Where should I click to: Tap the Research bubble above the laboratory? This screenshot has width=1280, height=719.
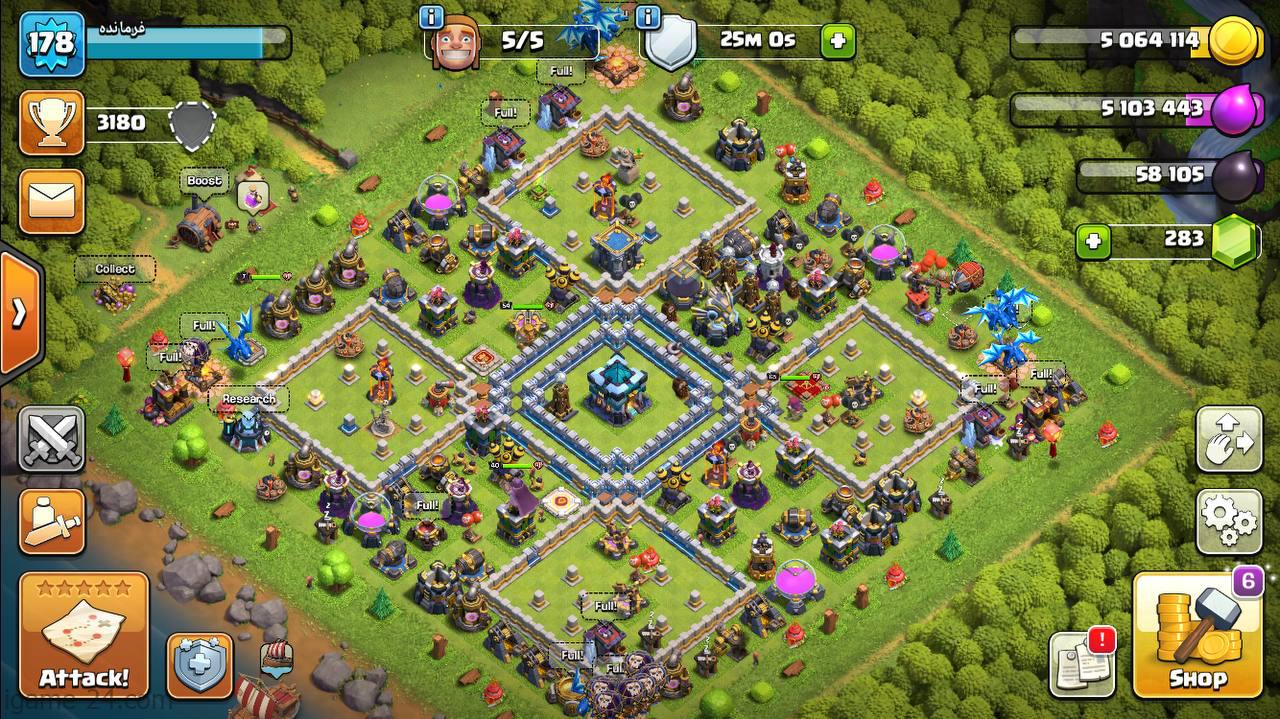tap(249, 399)
